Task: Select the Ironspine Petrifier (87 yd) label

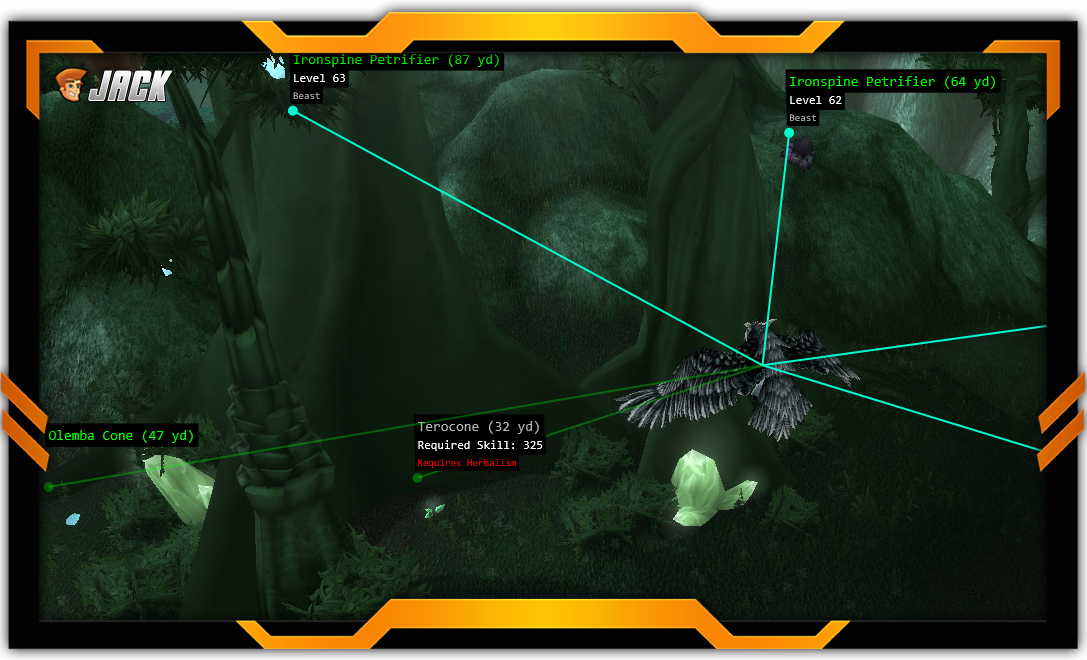Action: [396, 61]
